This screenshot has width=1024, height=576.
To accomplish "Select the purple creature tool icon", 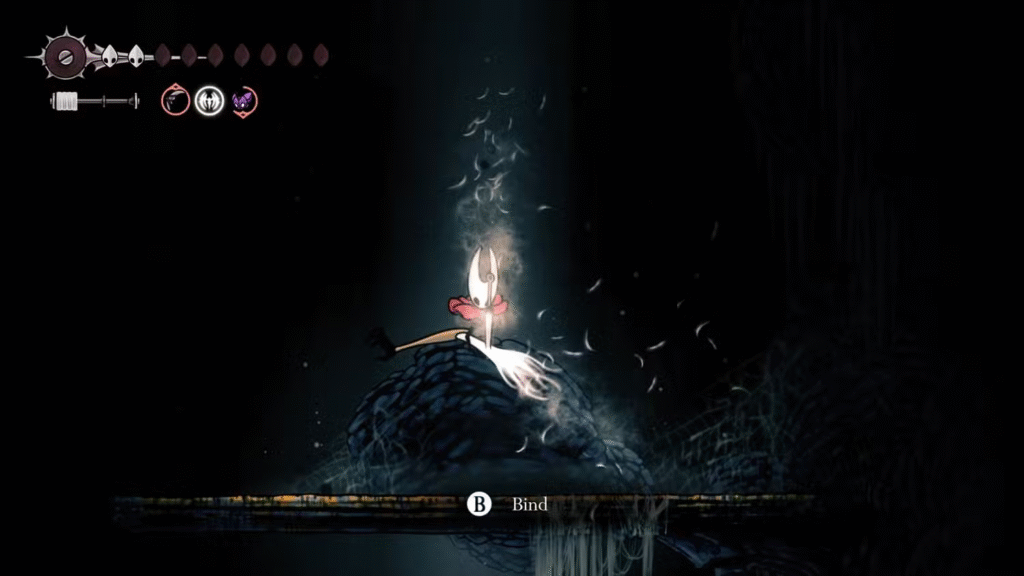I will coord(244,100).
